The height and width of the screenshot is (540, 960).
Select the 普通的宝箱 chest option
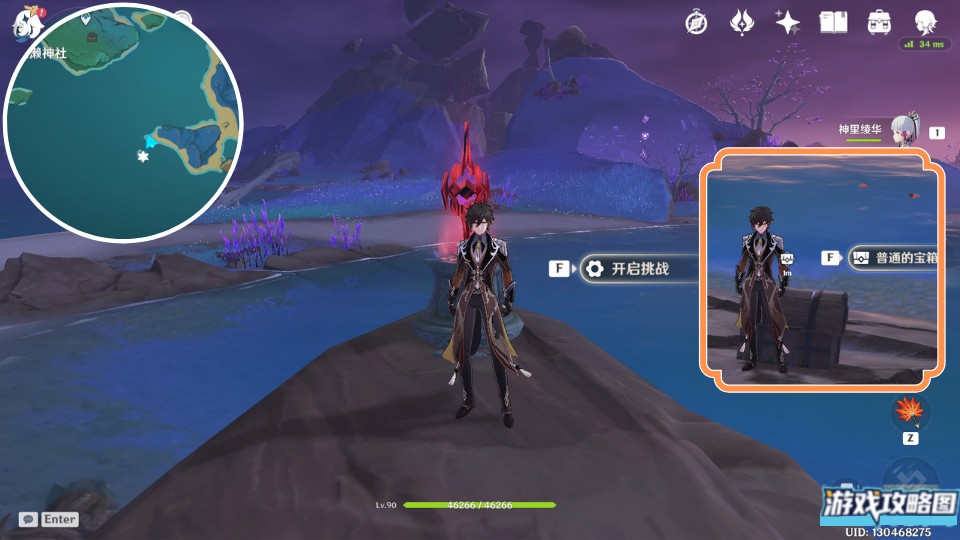(x=895, y=258)
